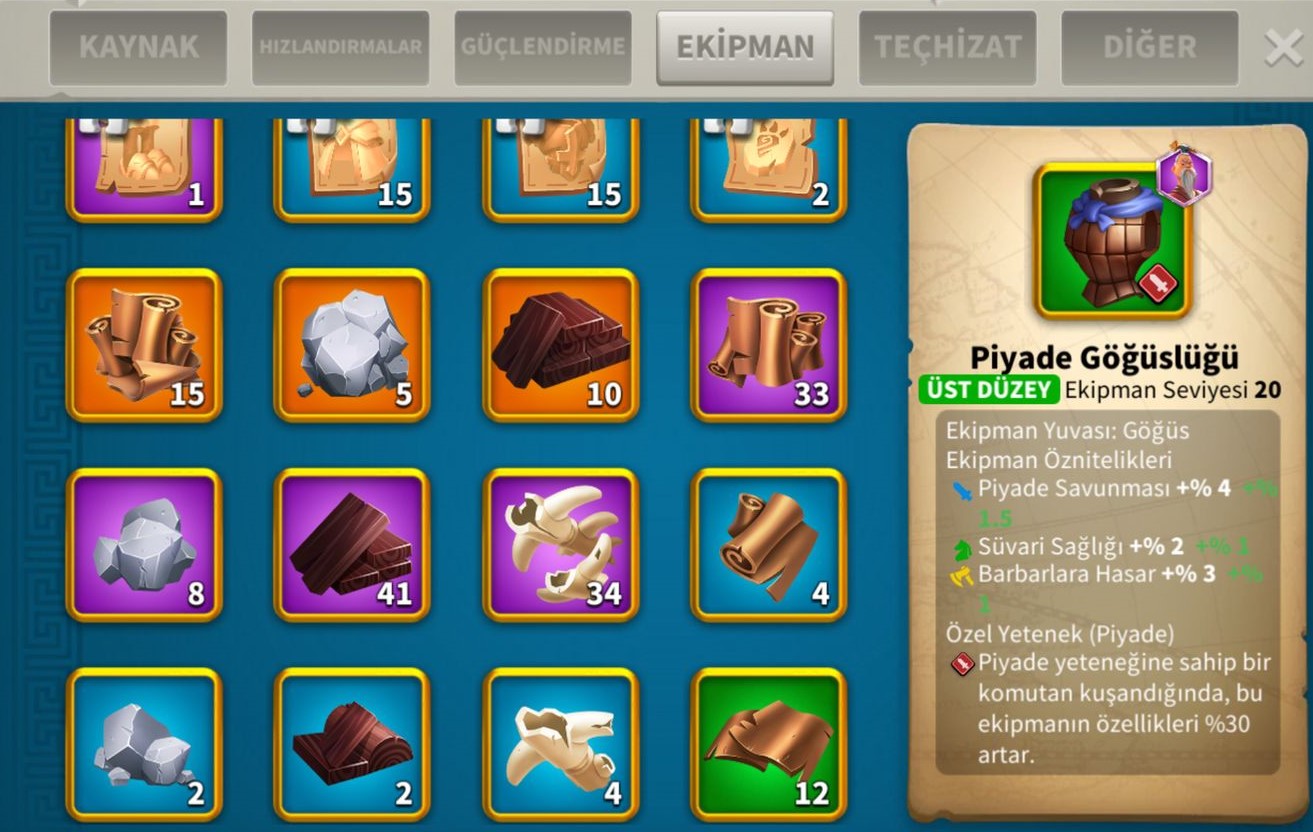
Task: Select blue stone slot with count 2
Action: click(x=144, y=744)
